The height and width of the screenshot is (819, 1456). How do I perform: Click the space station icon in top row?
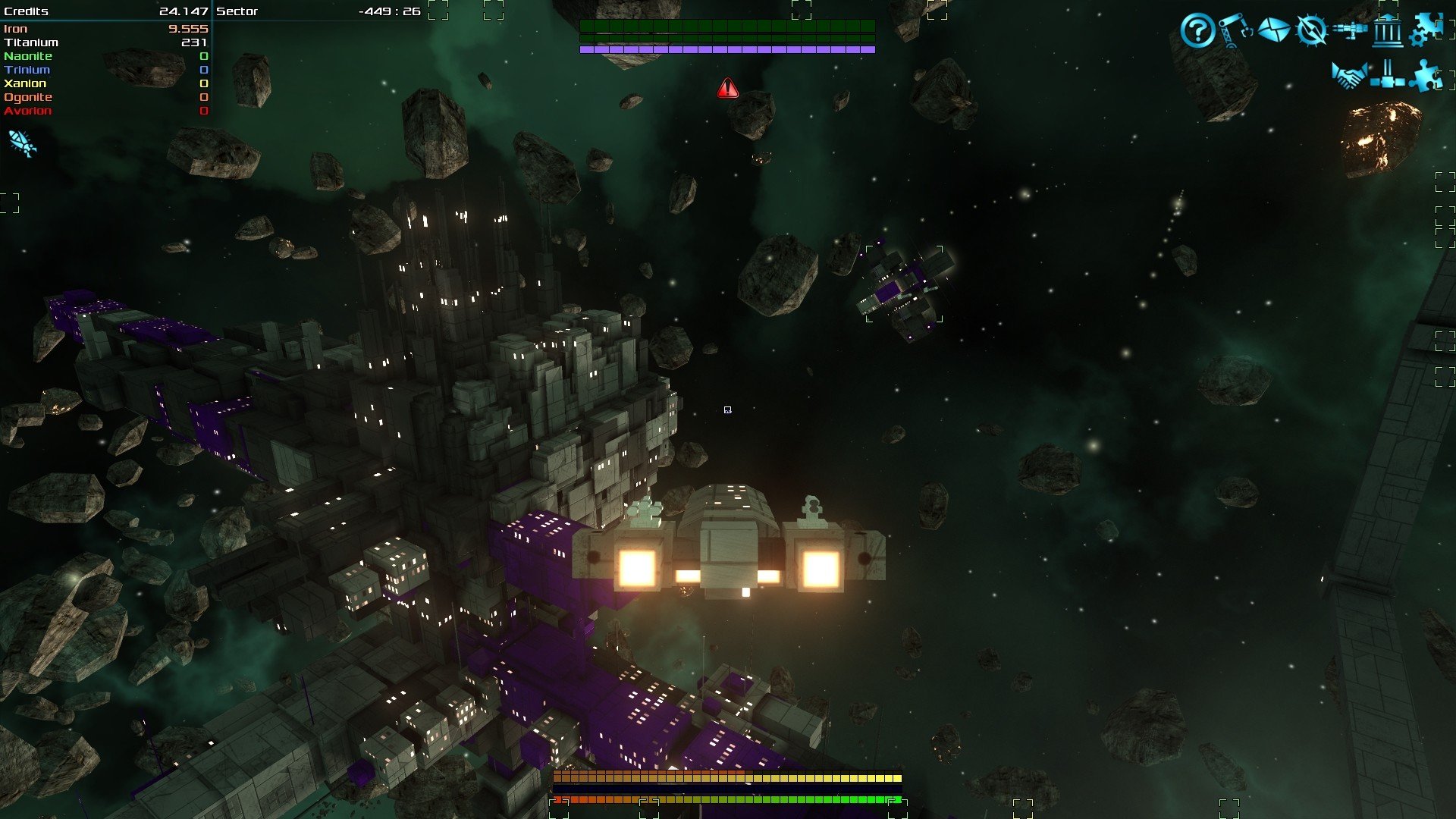click(x=1350, y=30)
